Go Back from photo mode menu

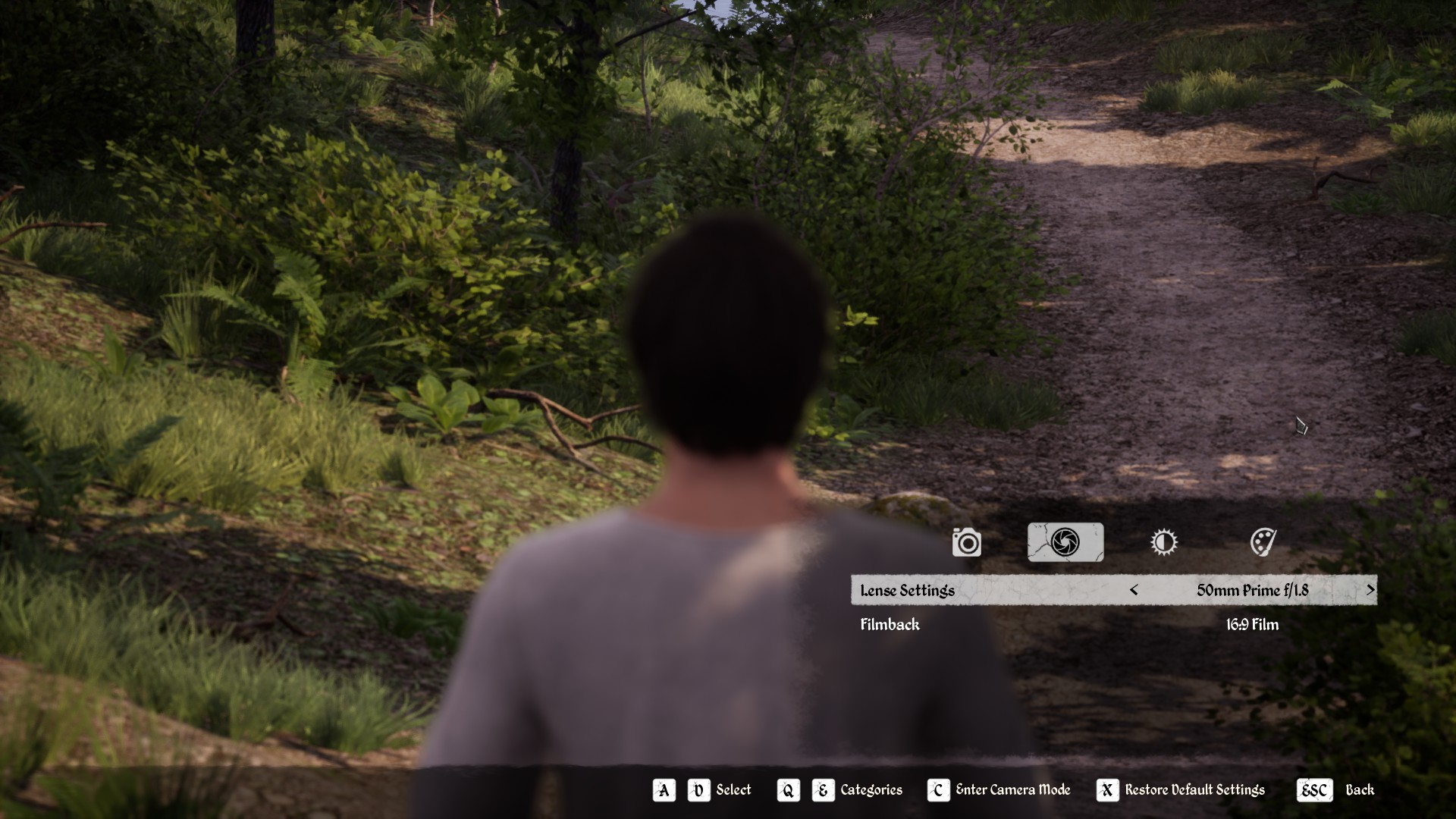tap(1335, 790)
